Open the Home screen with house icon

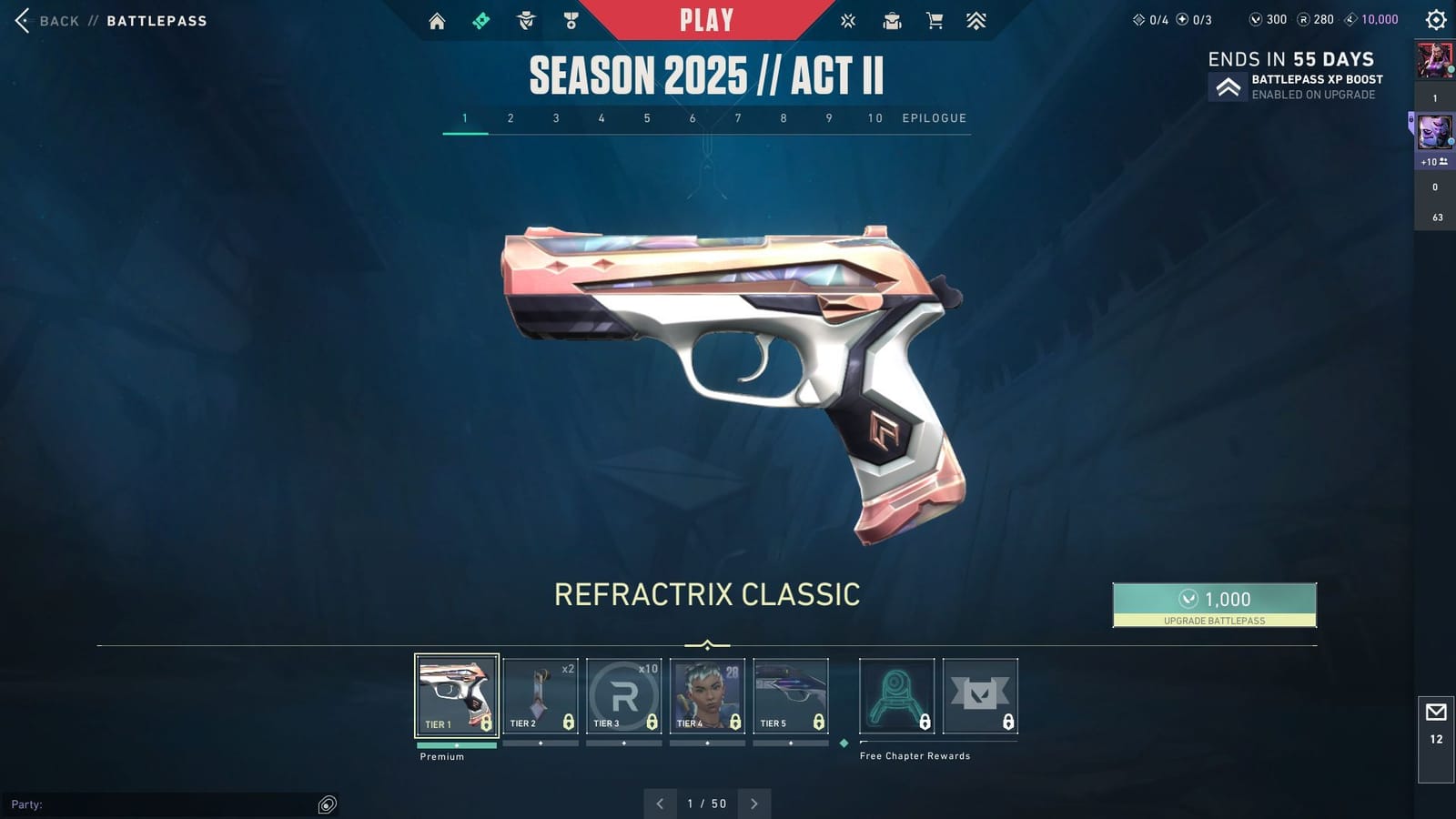pos(437,19)
